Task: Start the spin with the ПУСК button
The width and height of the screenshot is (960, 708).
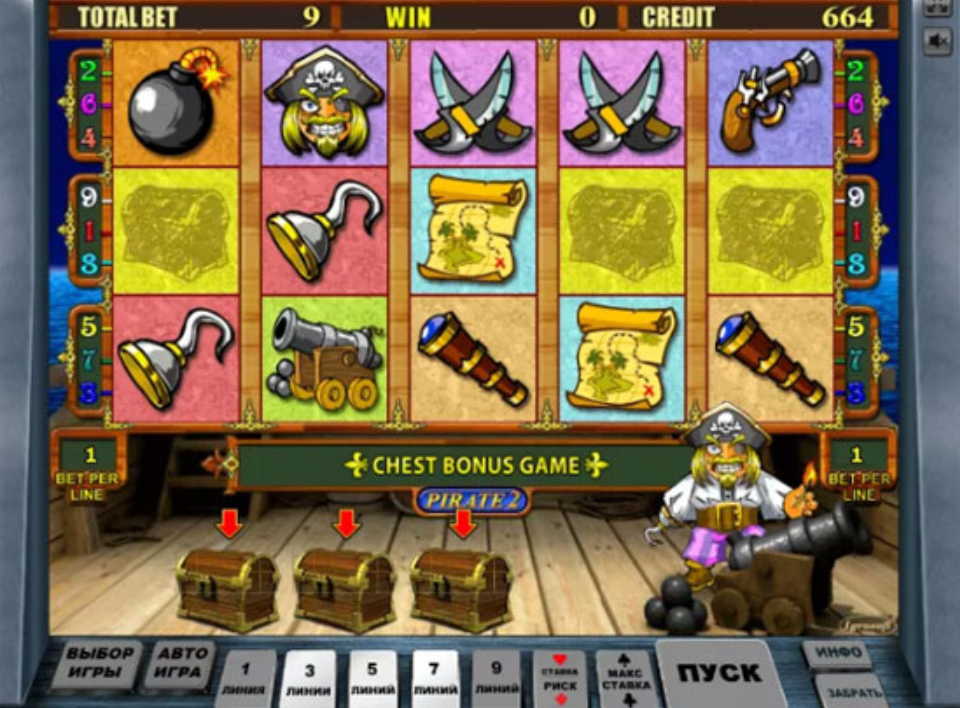Action: [720, 673]
